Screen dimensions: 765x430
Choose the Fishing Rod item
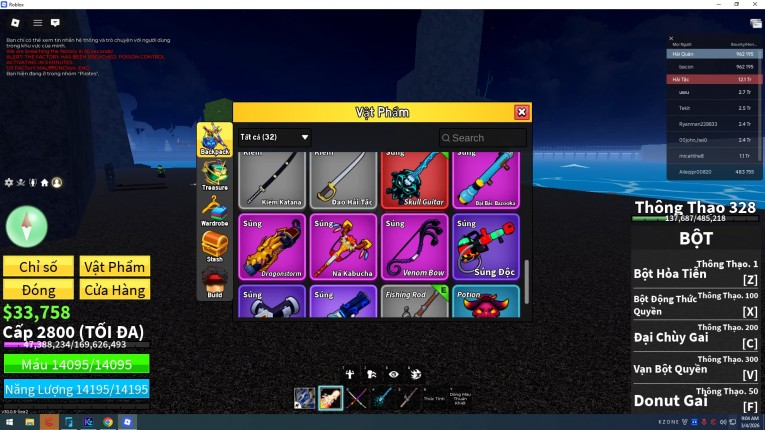pyautogui.click(x=414, y=302)
